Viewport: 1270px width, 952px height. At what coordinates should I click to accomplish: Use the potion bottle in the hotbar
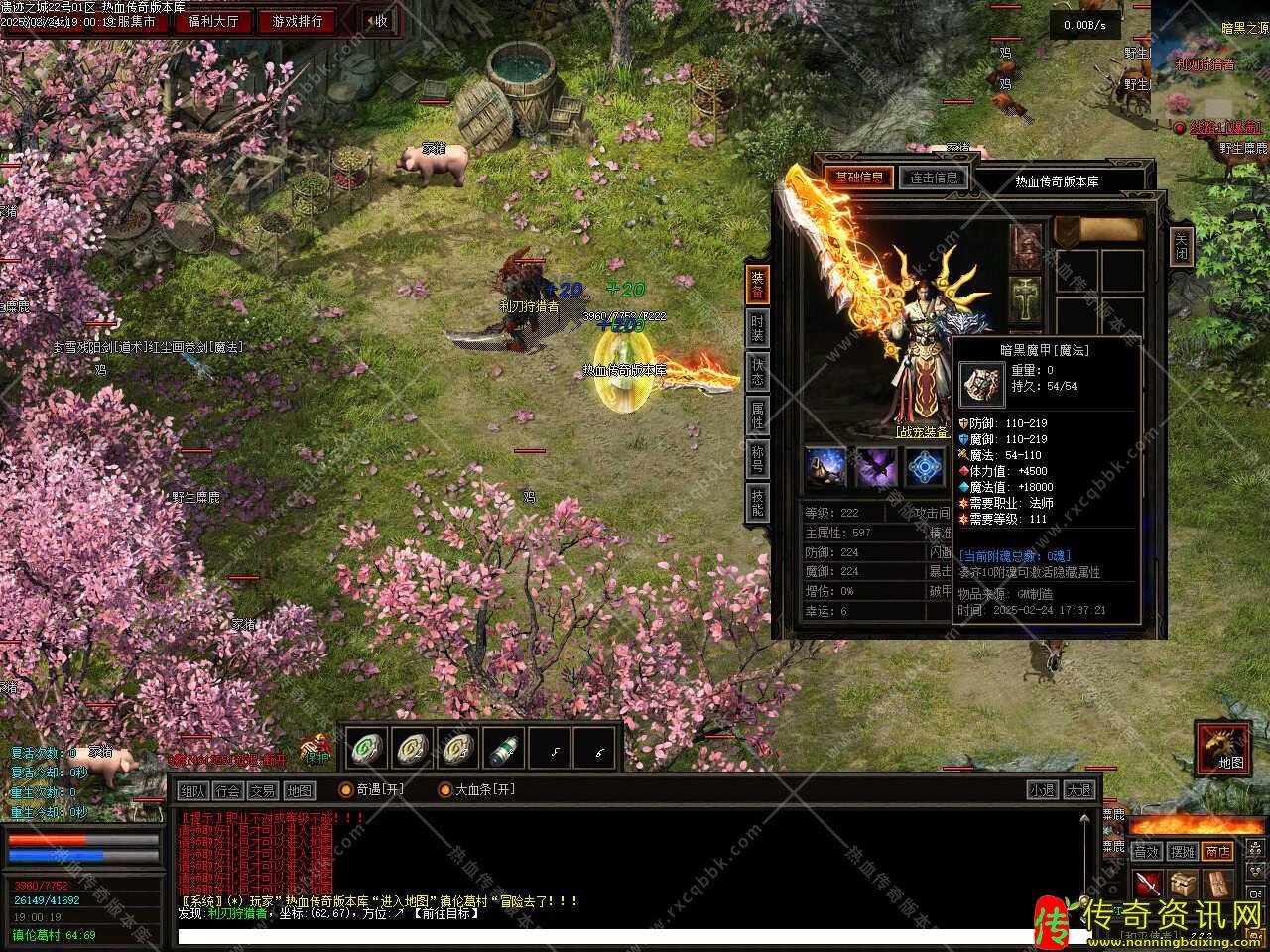506,749
